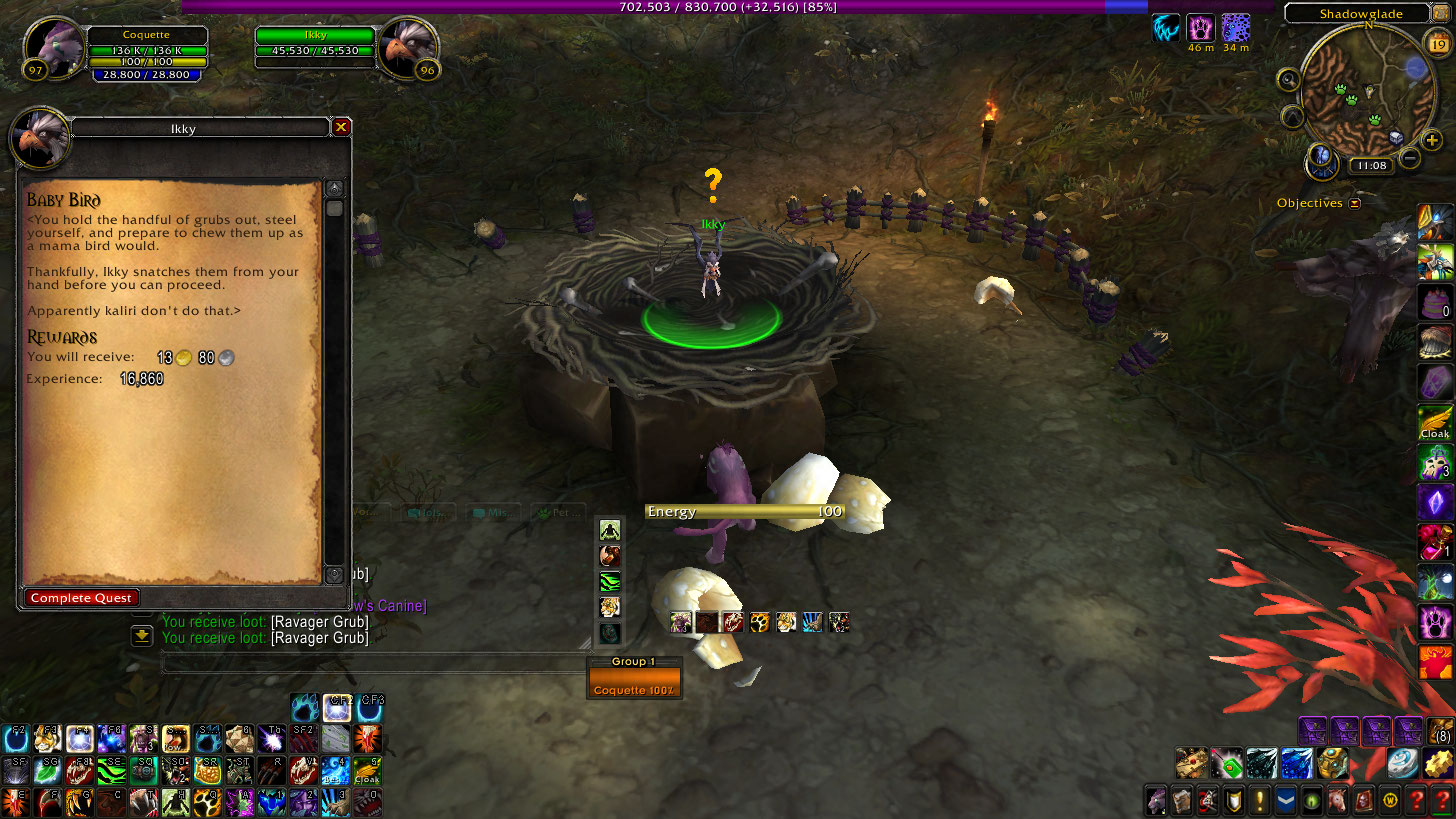
Task: Open the backpack showing (8) slots
Action: click(1438, 731)
